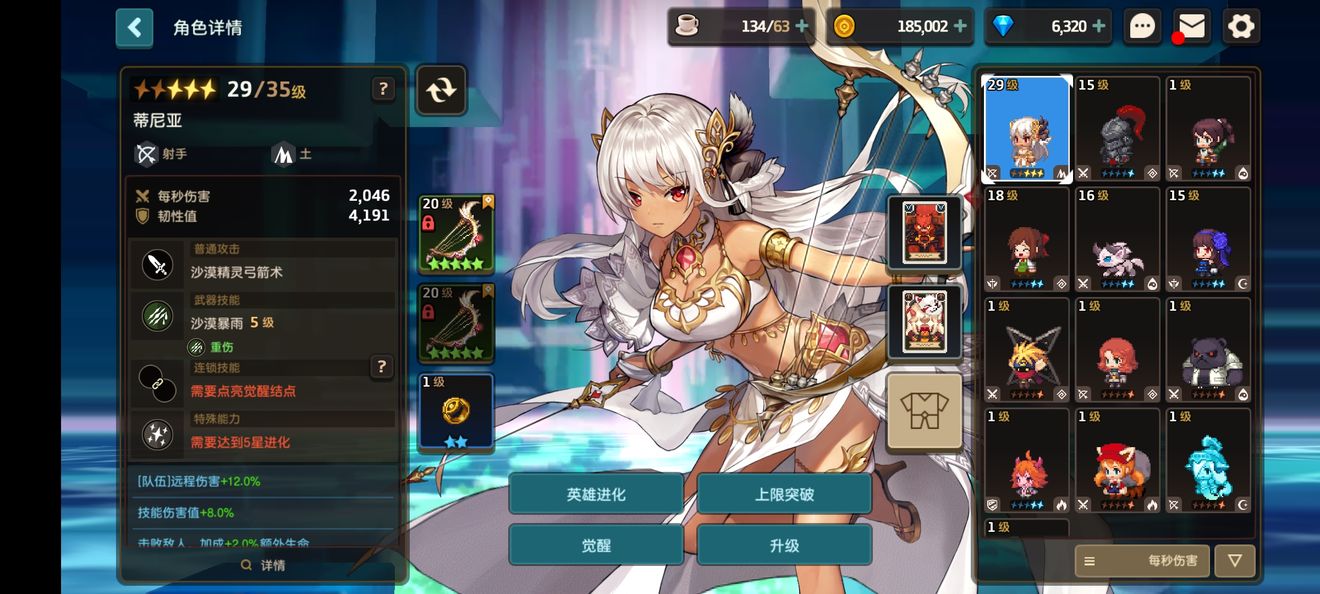The image size is (1320, 594).
Task: Open the chat speech bubble
Action: [x=1142, y=27]
